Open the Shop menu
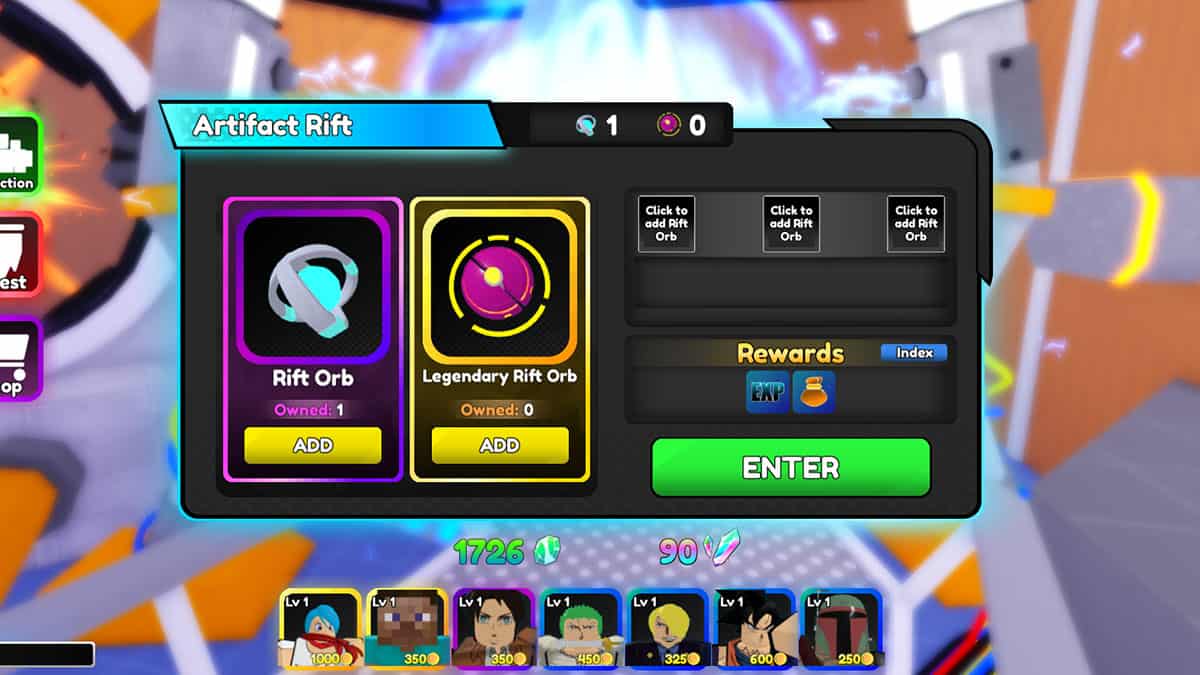 [17, 360]
